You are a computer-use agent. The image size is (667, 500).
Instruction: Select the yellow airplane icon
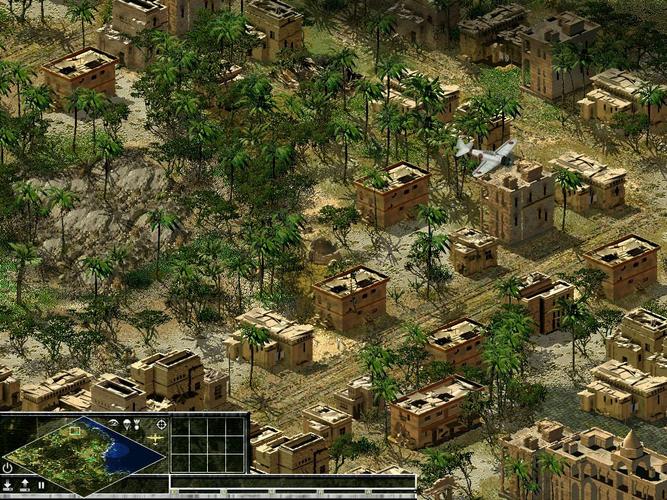click(x=156, y=439)
